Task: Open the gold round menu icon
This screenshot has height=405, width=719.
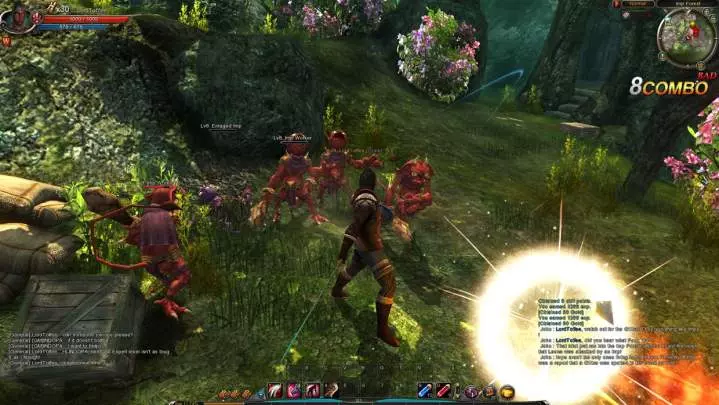Action: point(507,391)
